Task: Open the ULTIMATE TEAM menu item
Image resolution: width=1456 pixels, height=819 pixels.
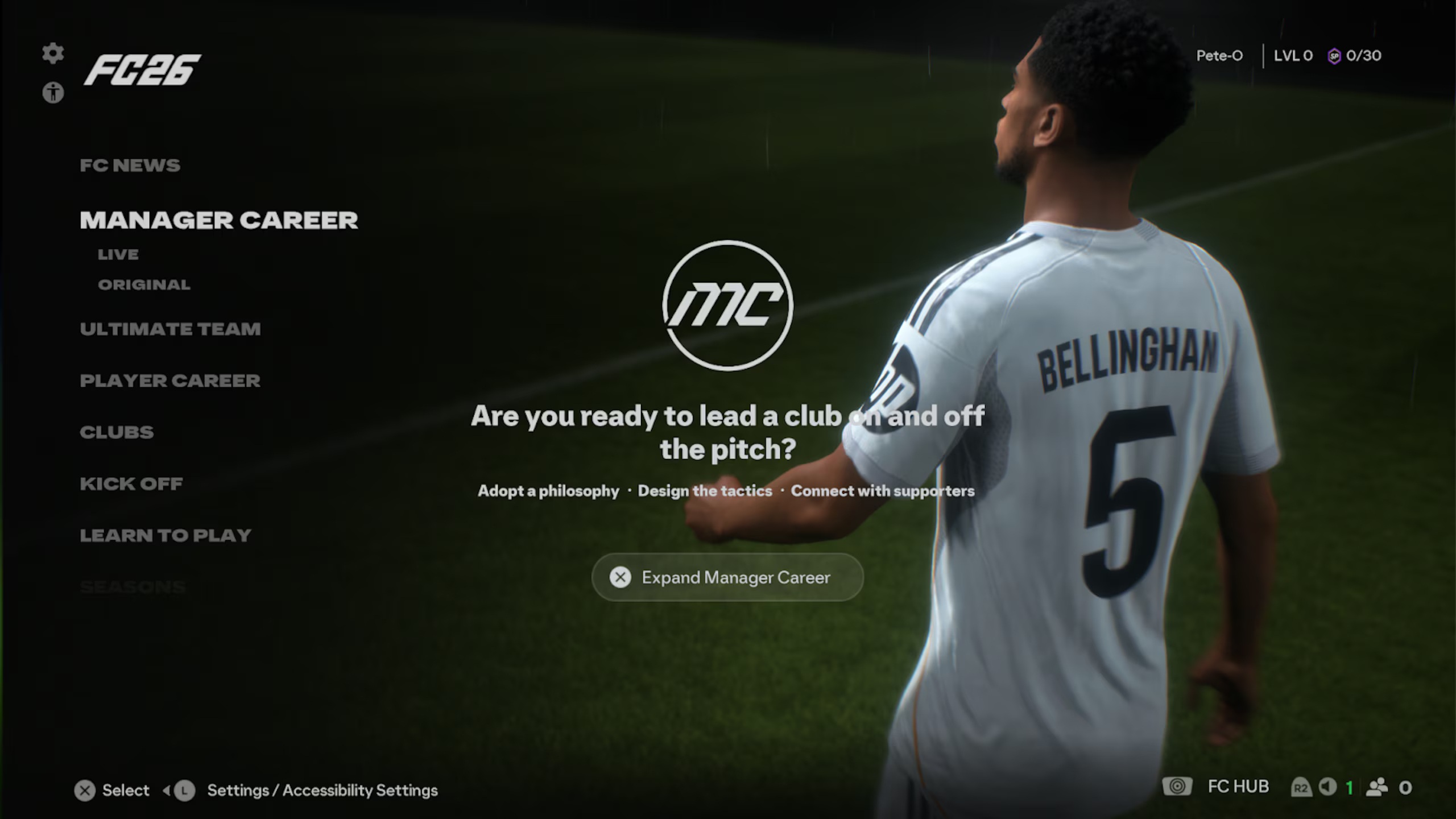Action: tap(171, 329)
